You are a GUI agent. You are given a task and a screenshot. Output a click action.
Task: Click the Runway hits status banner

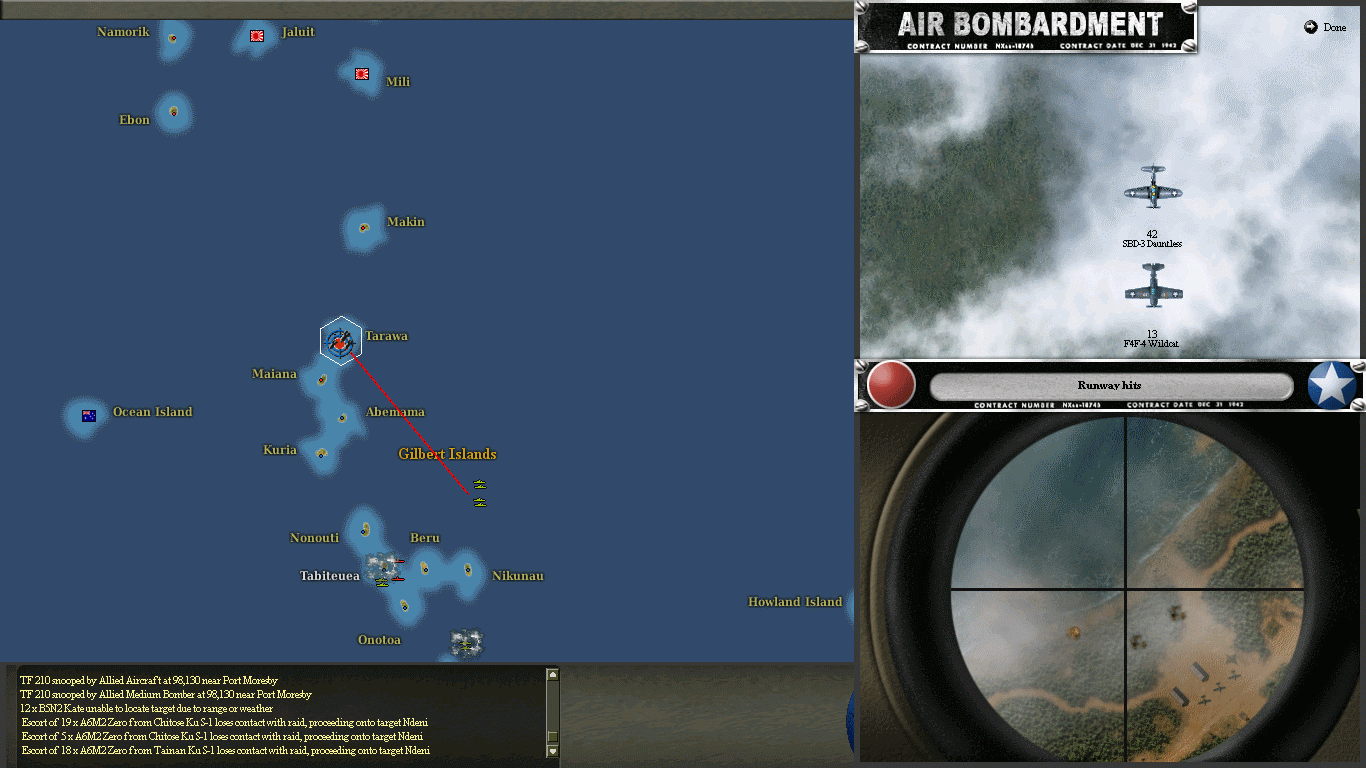coord(1110,383)
